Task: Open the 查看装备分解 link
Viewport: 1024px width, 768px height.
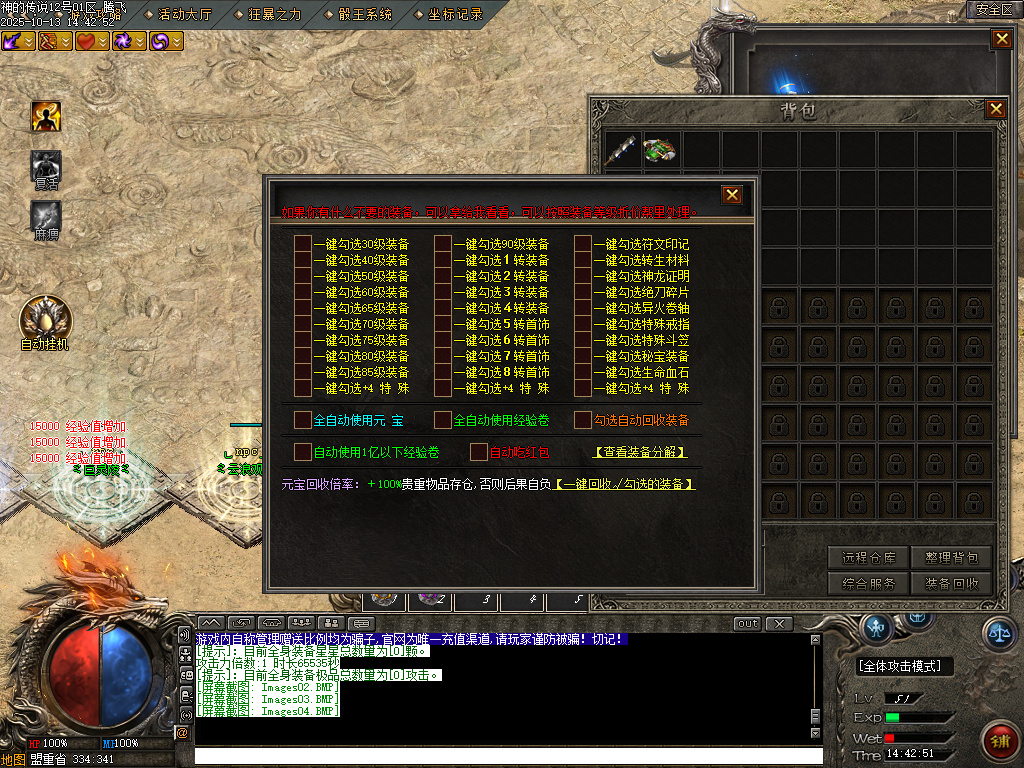Action: click(640, 452)
